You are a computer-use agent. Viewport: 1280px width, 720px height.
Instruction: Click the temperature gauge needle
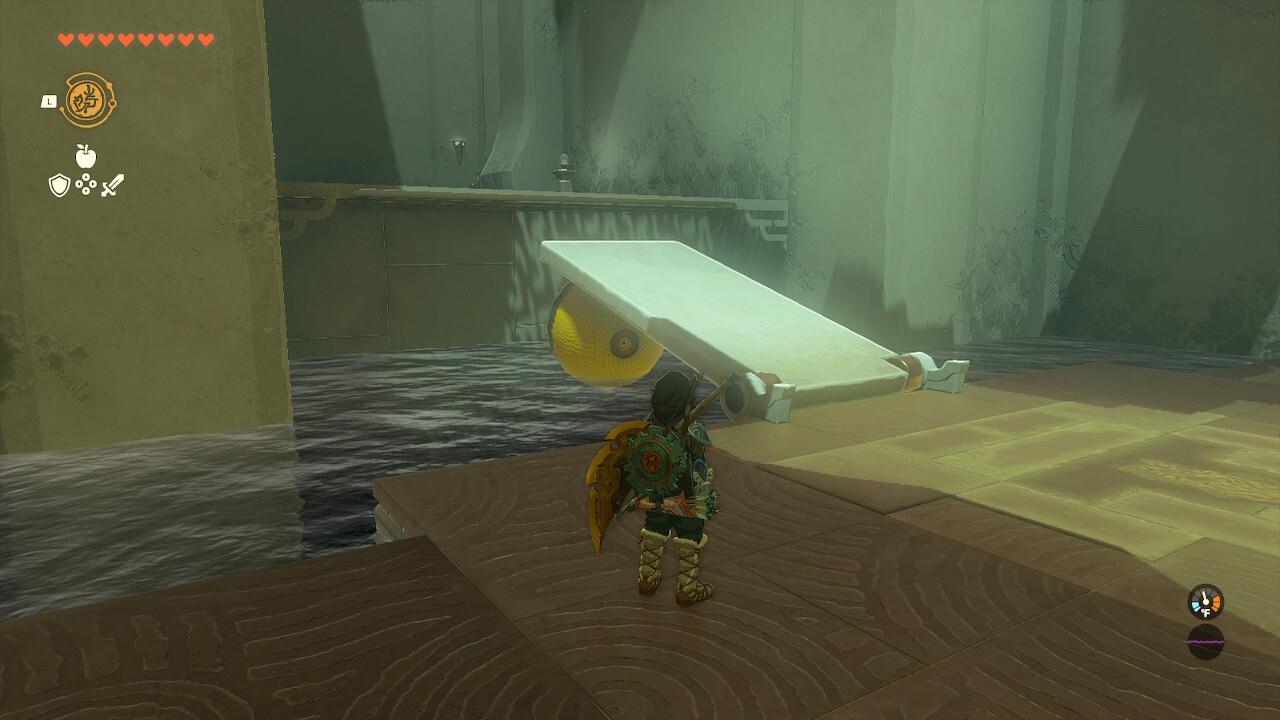pos(1205,596)
